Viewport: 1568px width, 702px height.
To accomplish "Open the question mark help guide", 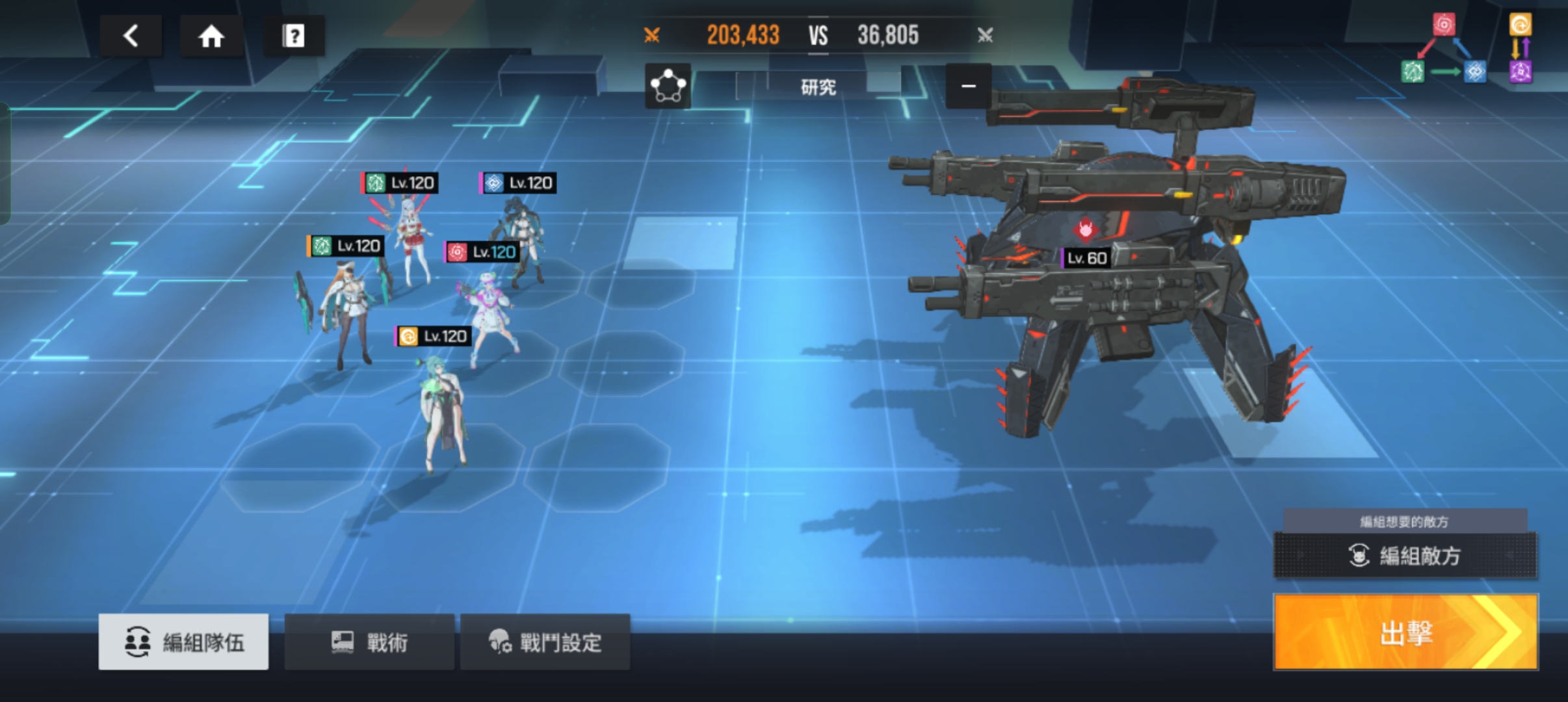I will (x=293, y=36).
